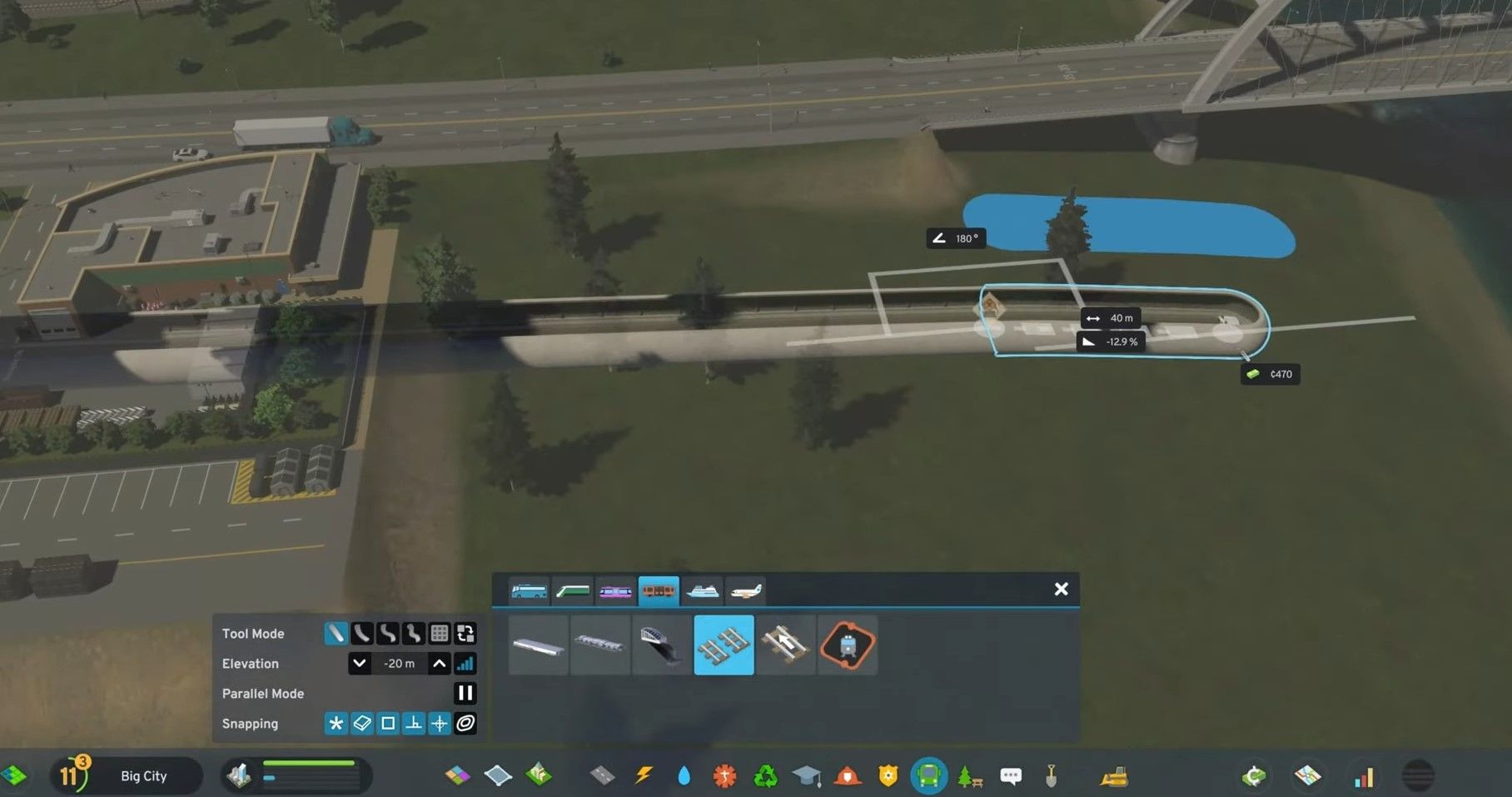This screenshot has height=797, width=1512.
Task: Open the Fire and Rescue services menu
Action: [848, 775]
